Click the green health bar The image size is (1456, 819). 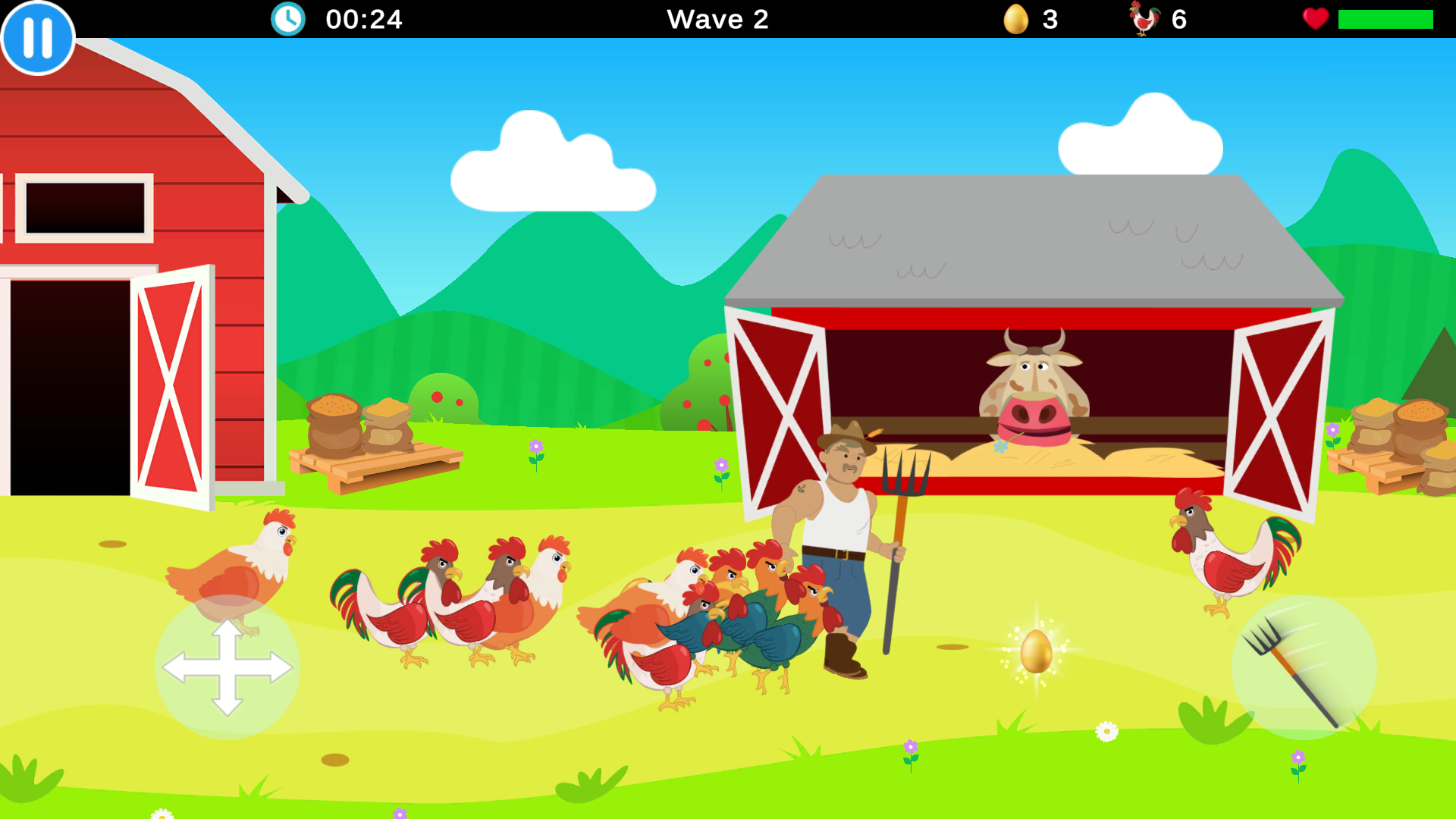(x=1386, y=19)
